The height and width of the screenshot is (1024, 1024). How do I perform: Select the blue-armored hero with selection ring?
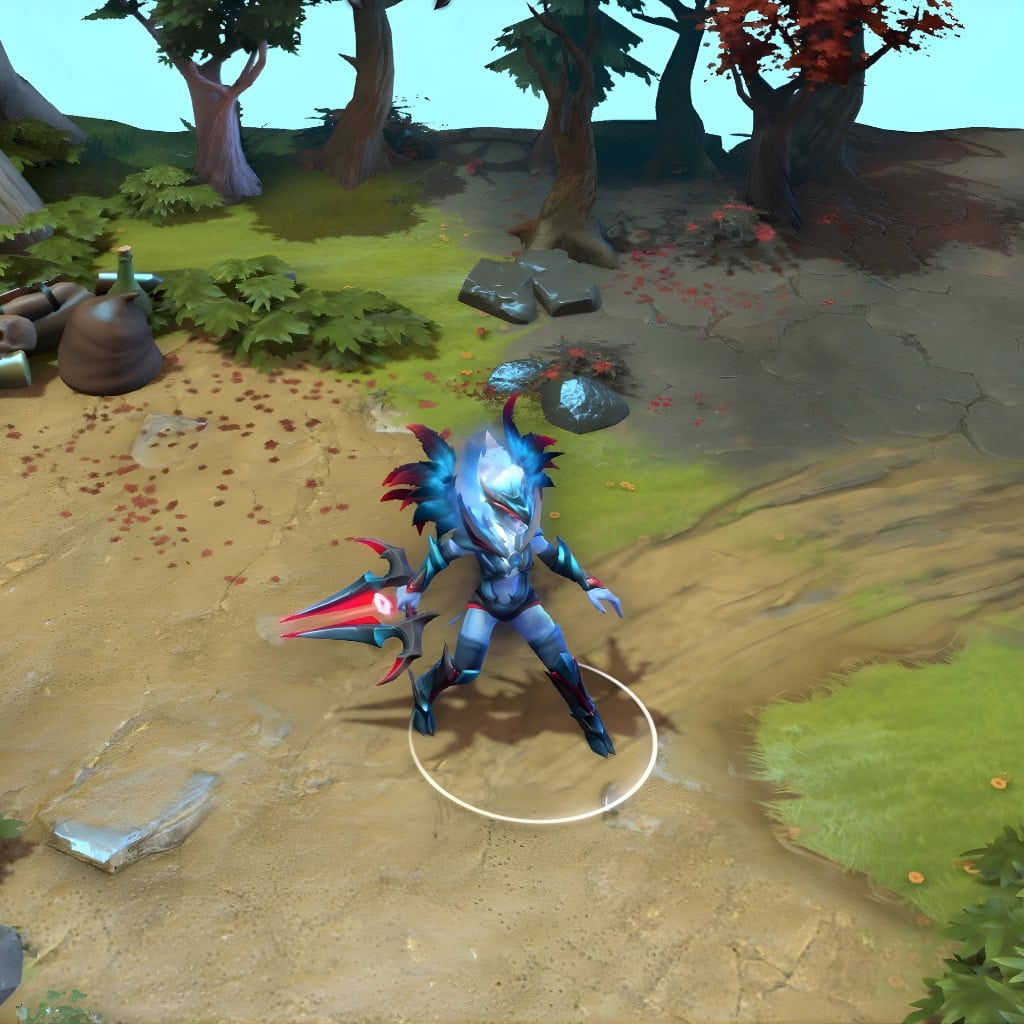pos(505,580)
